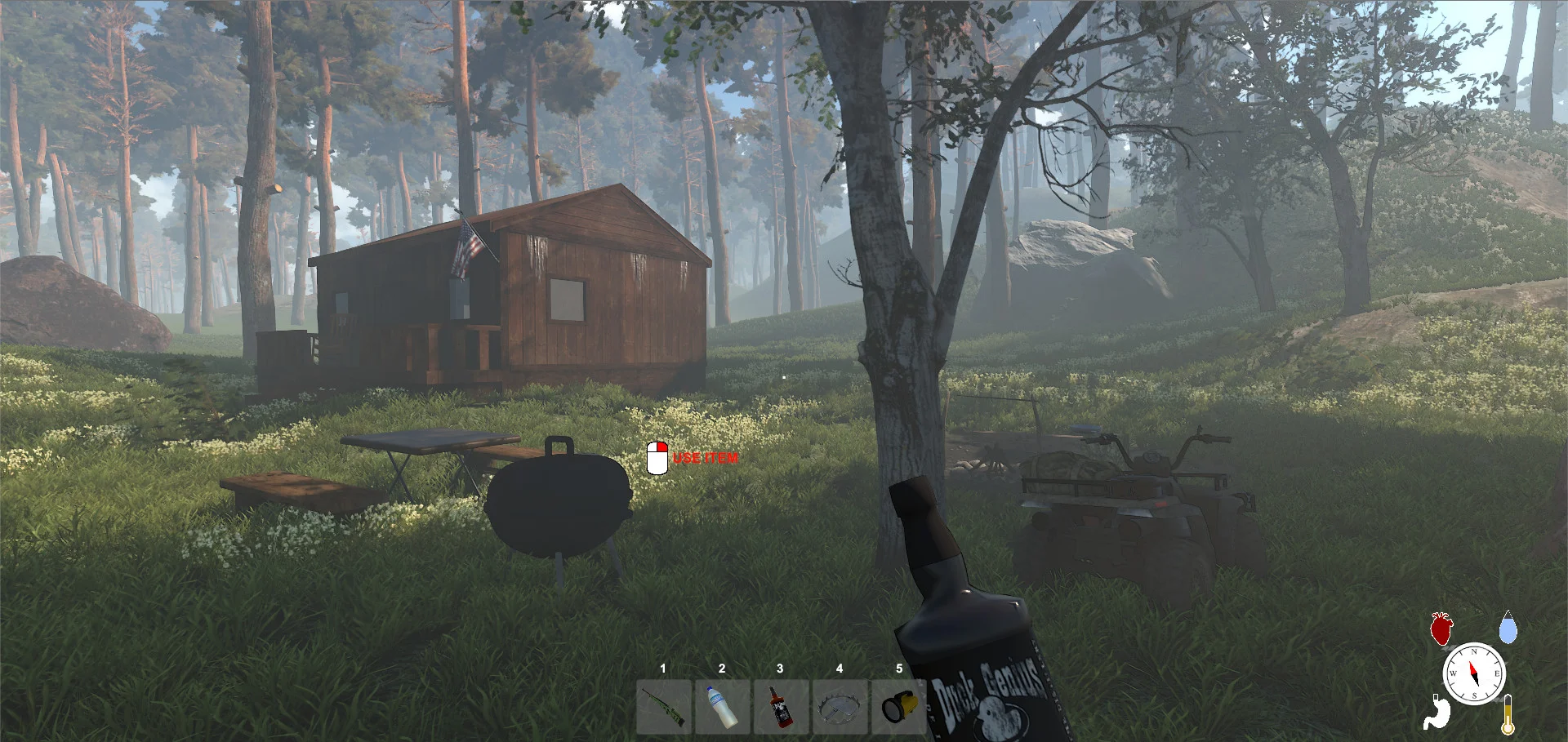This screenshot has width=1568, height=742.
Task: Select the green rifle hotbar slot
Action: click(x=663, y=707)
